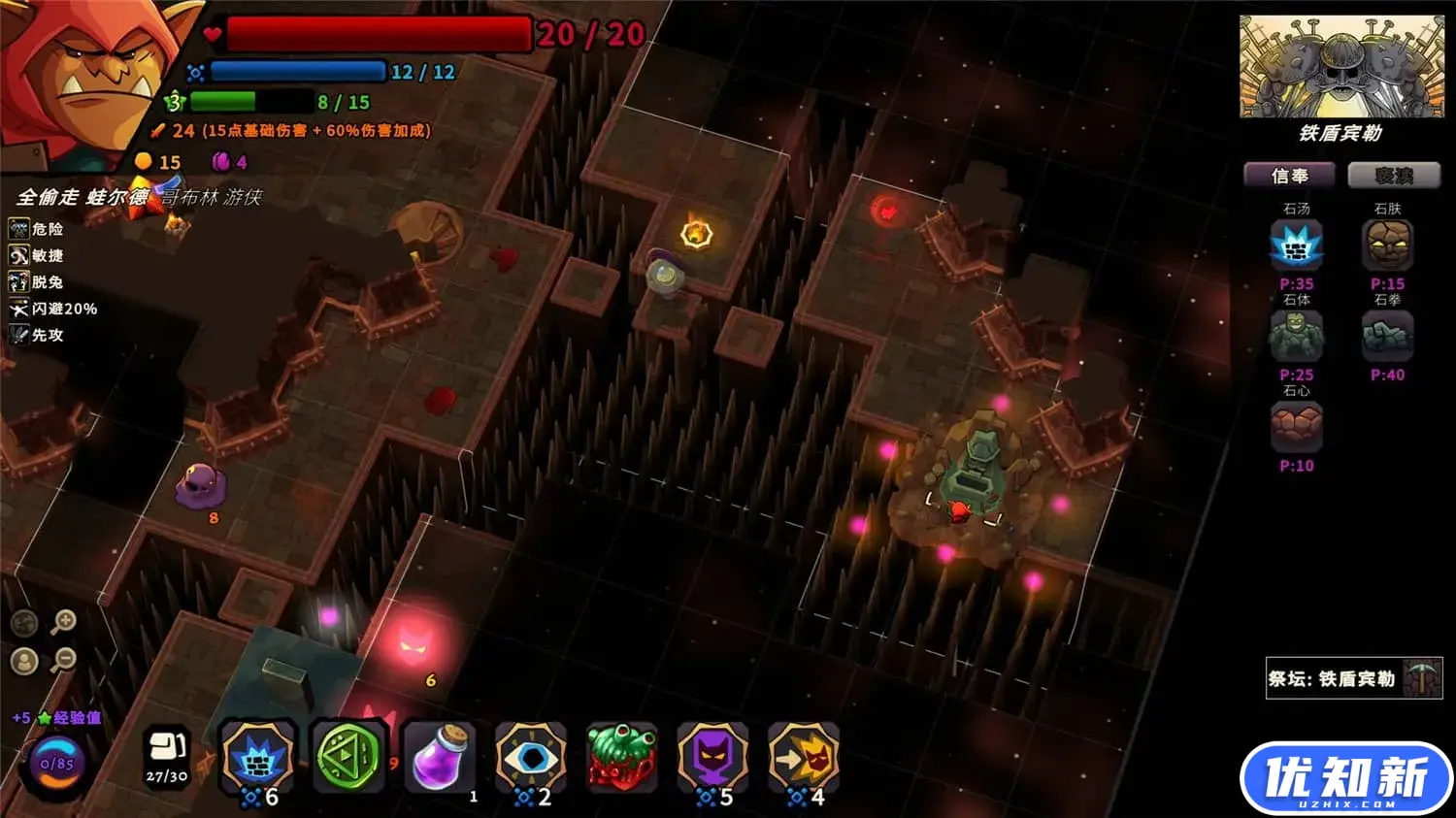Zoom in with the plus magnifier
Image resolution: width=1456 pixels, height=818 pixels.
tap(63, 621)
